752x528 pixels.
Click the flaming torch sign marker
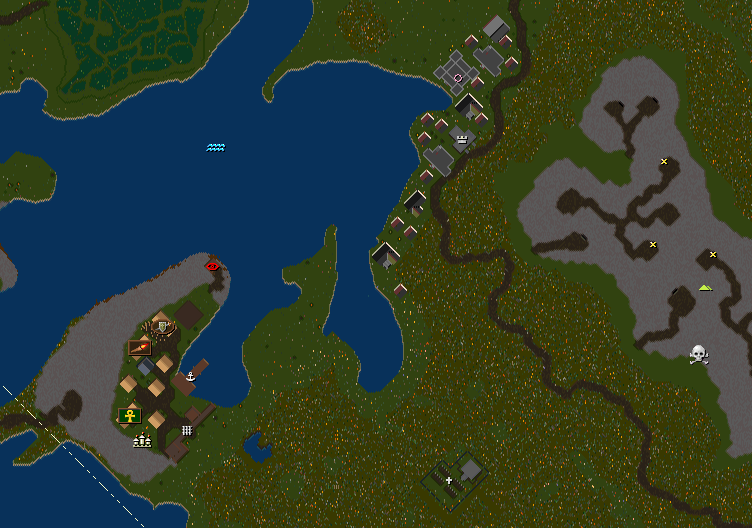coord(140,347)
